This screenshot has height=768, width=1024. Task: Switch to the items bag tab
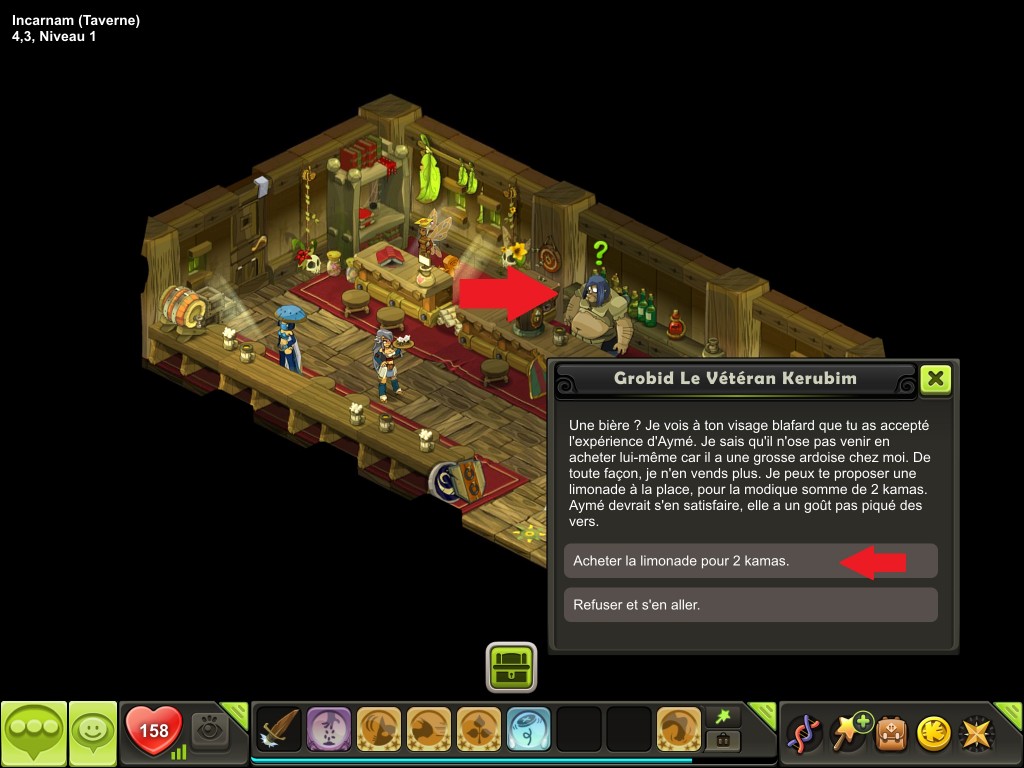(723, 741)
